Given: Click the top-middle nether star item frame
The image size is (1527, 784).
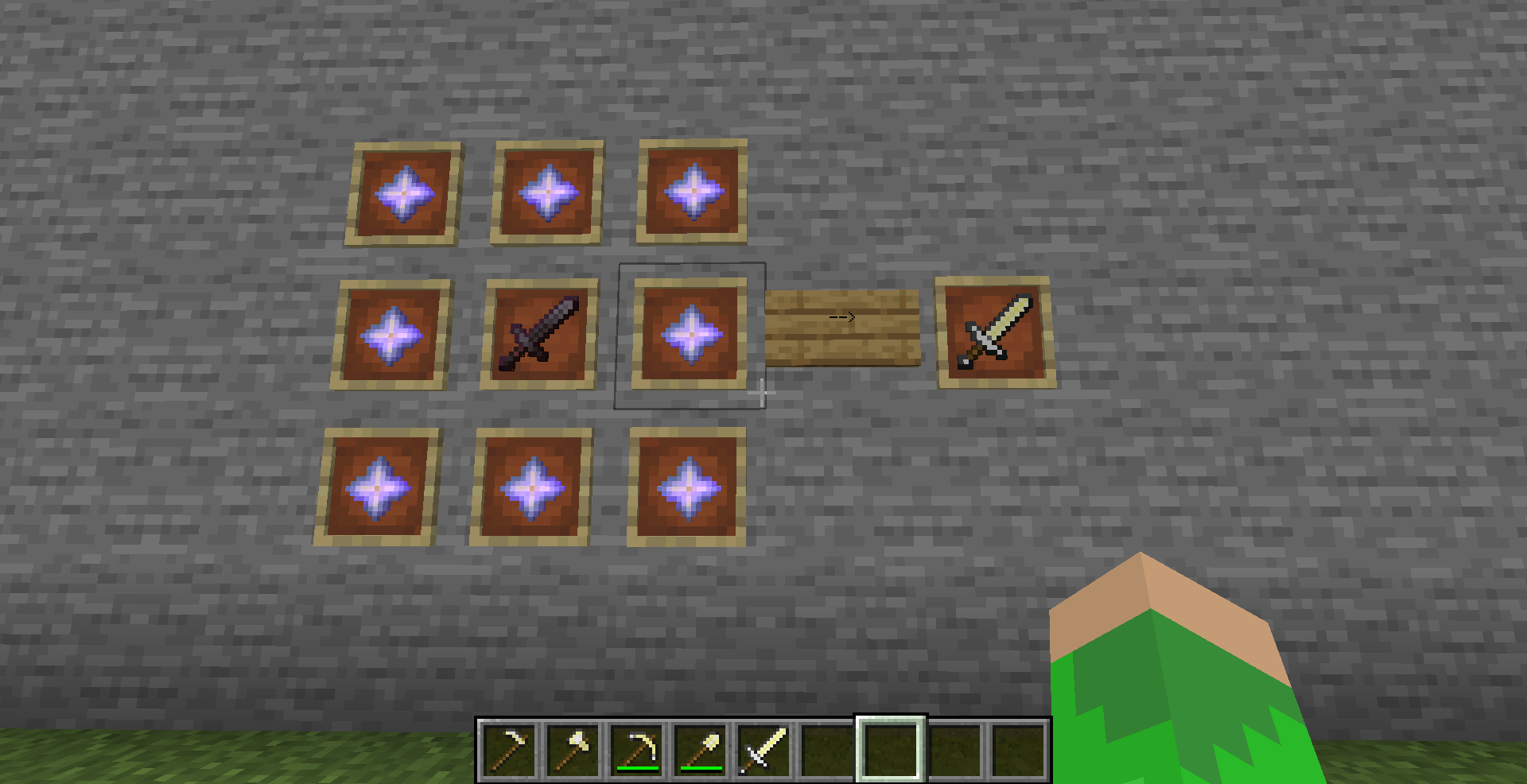Looking at the screenshot, I should point(549,191).
